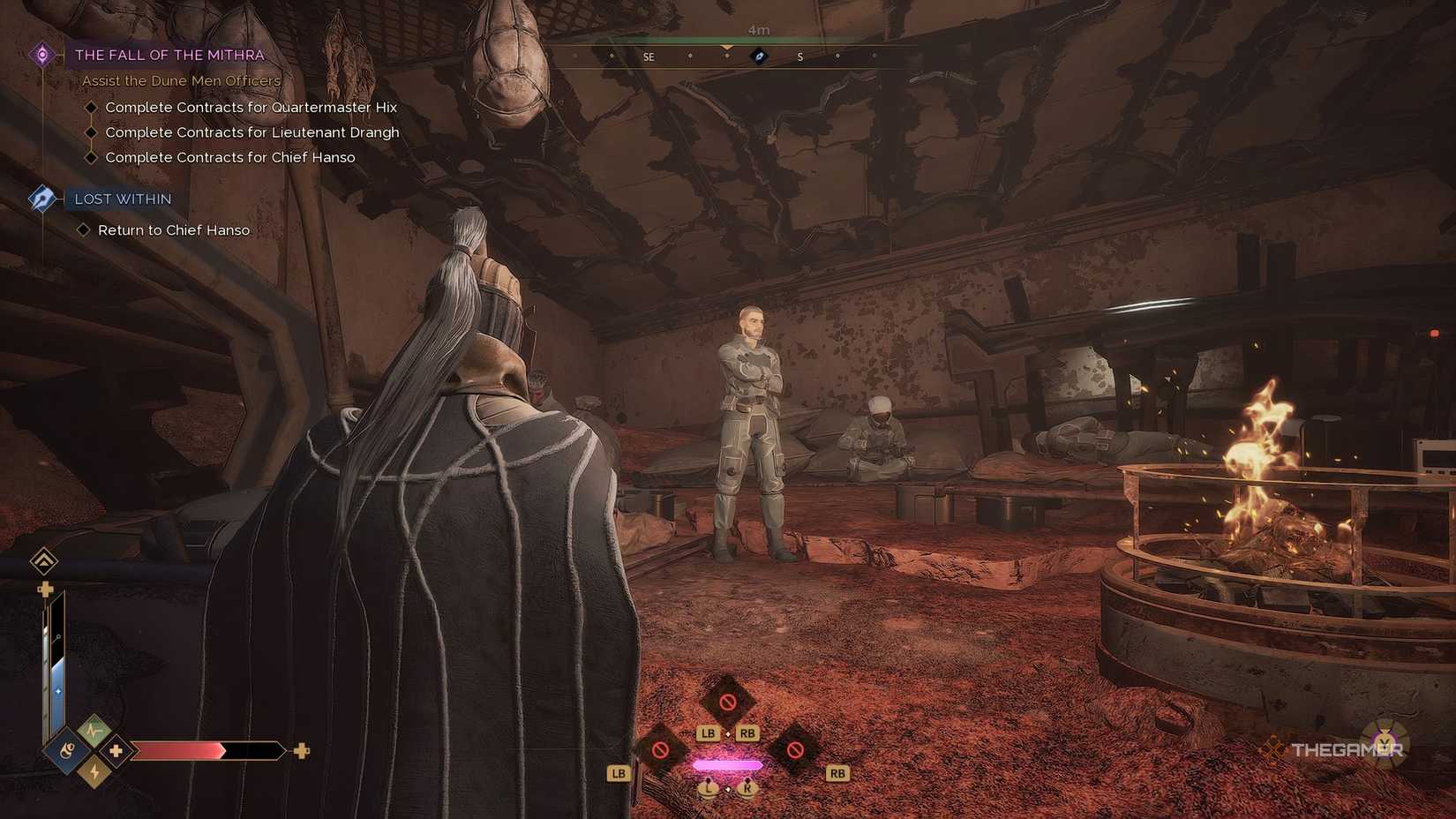The width and height of the screenshot is (1456, 819).
Task: Select the purple Fall of the Mithra quest icon
Action: click(41, 54)
